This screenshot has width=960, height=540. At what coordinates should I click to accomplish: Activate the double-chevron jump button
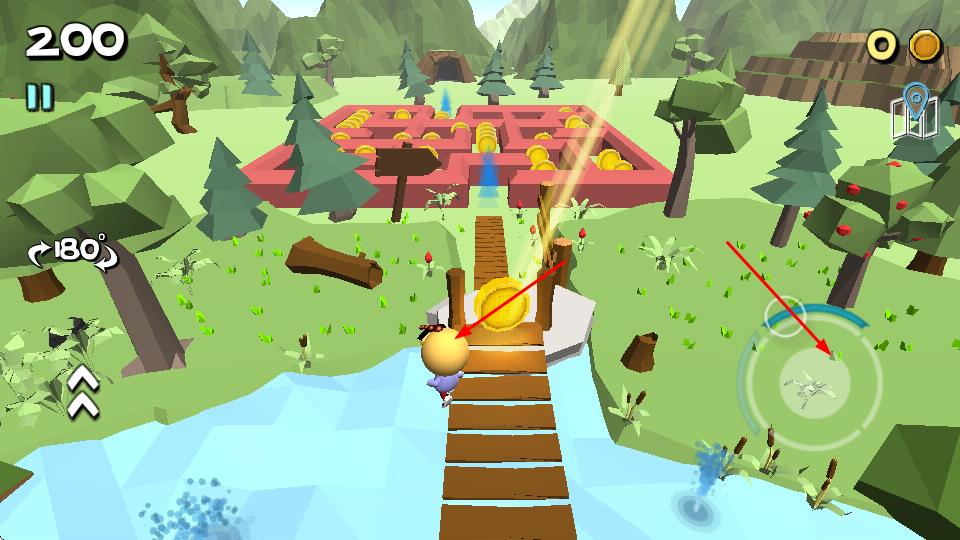pos(83,391)
